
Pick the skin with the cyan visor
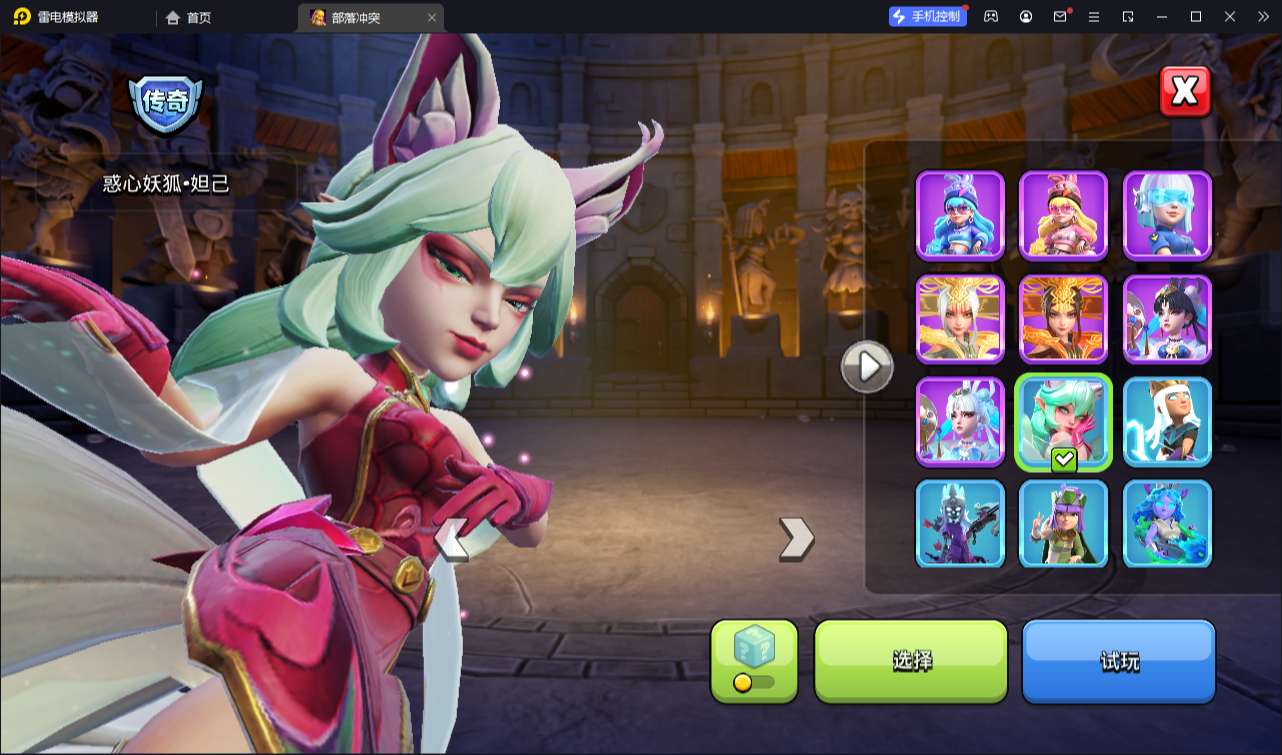(x=1167, y=216)
